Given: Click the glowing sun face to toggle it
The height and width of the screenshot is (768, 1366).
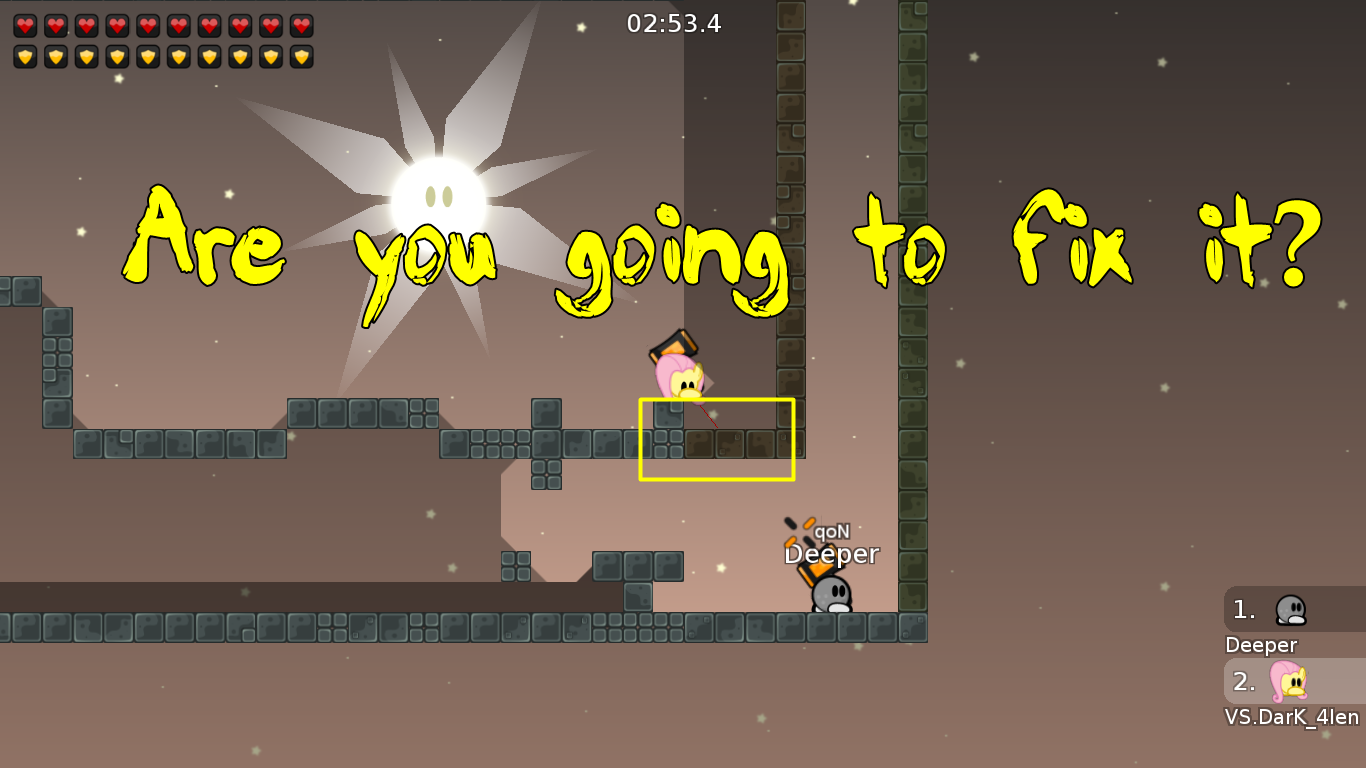Looking at the screenshot, I should coord(441,193).
